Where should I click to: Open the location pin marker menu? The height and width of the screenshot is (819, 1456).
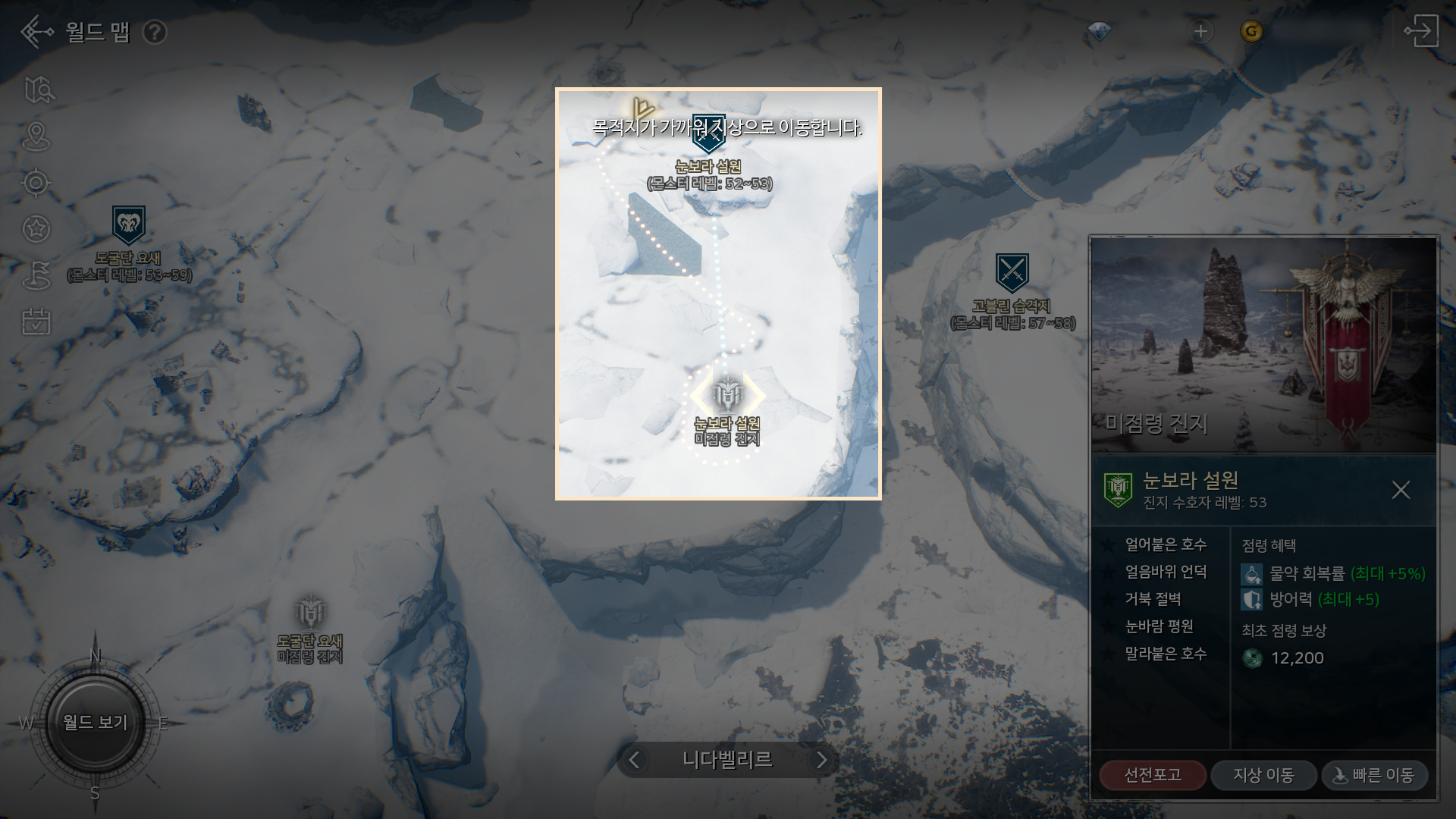(x=36, y=137)
